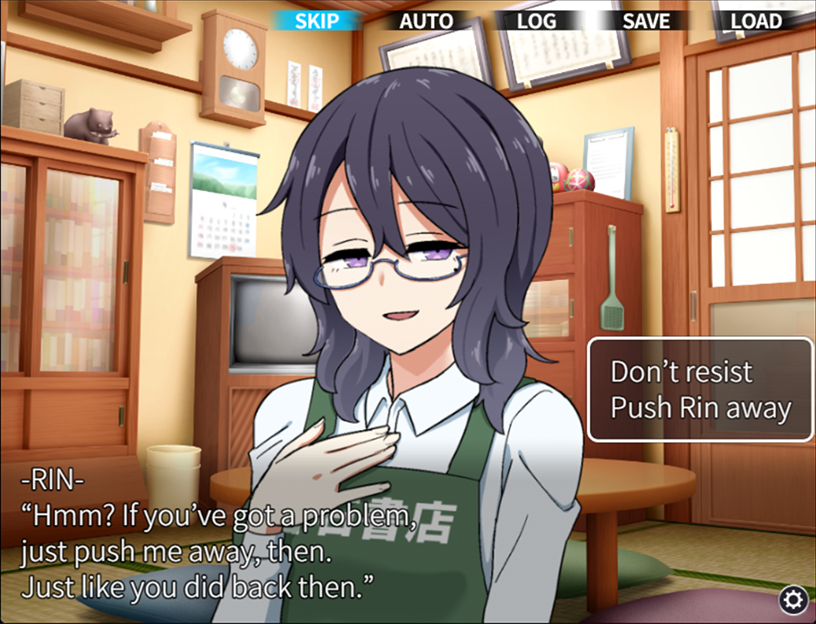Viewport: 816px width, 624px height.
Task: Open the LOAD menu
Action: tap(756, 20)
